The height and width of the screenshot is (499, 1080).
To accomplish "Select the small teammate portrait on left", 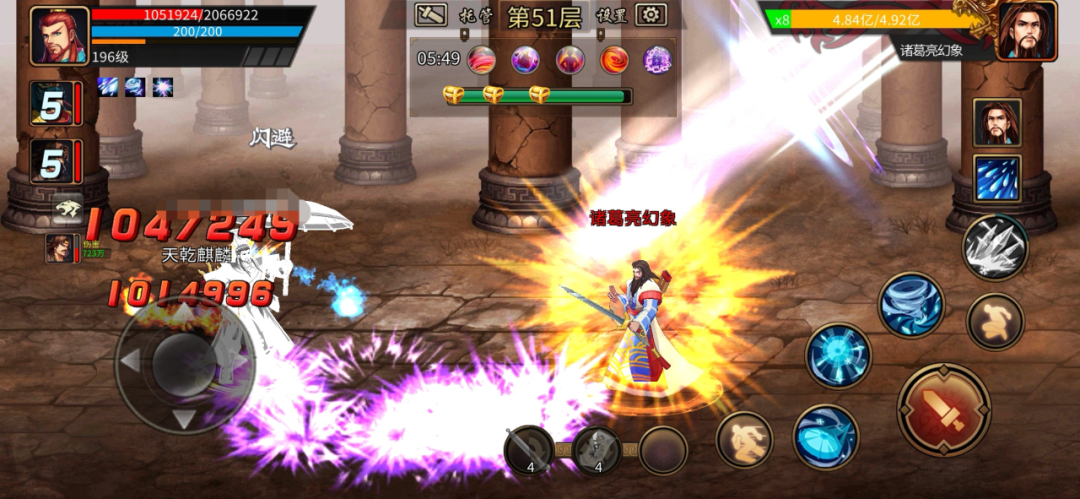I will (x=59, y=247).
